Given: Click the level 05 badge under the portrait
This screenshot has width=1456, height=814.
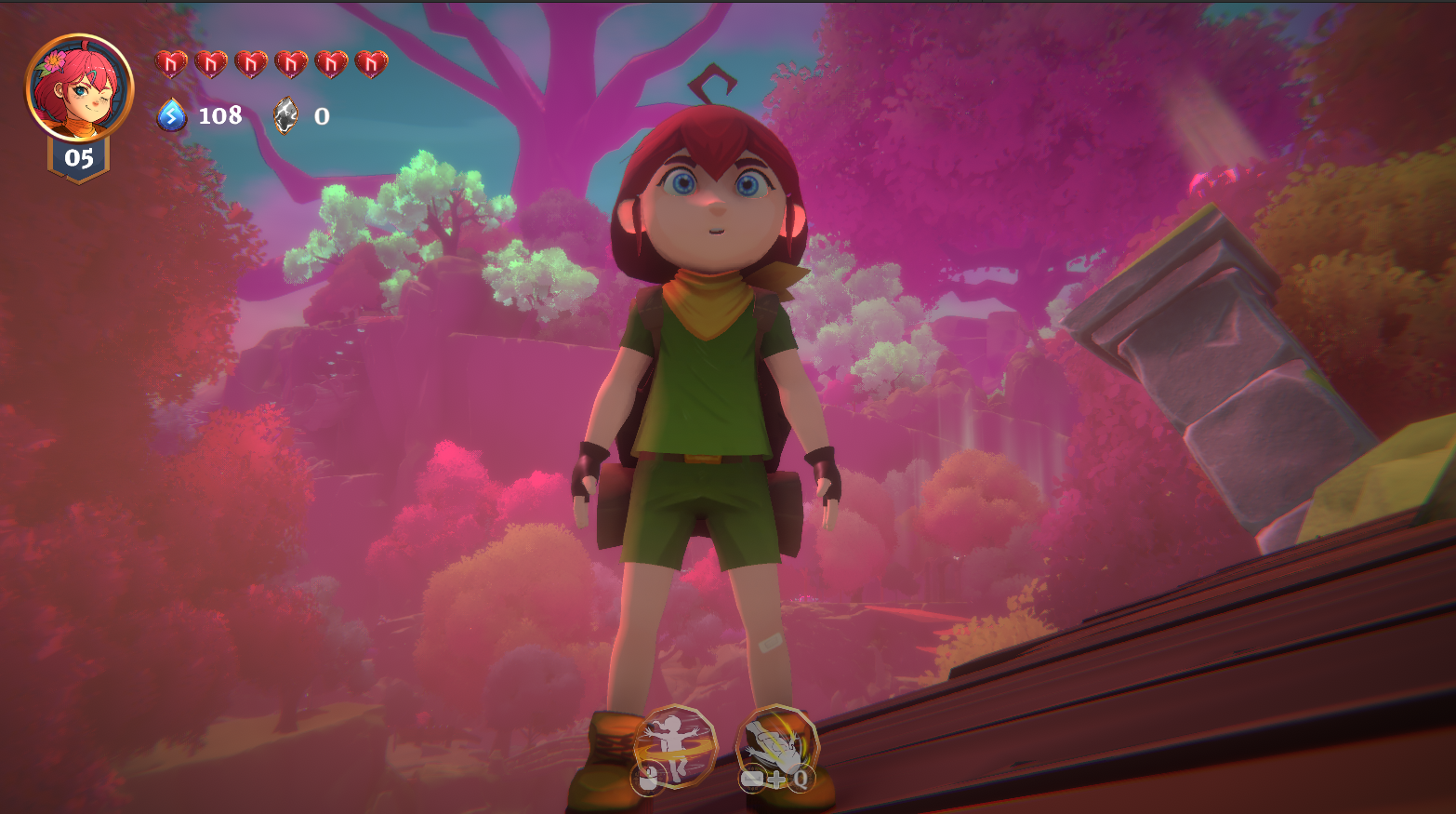Looking at the screenshot, I should tap(79, 158).
